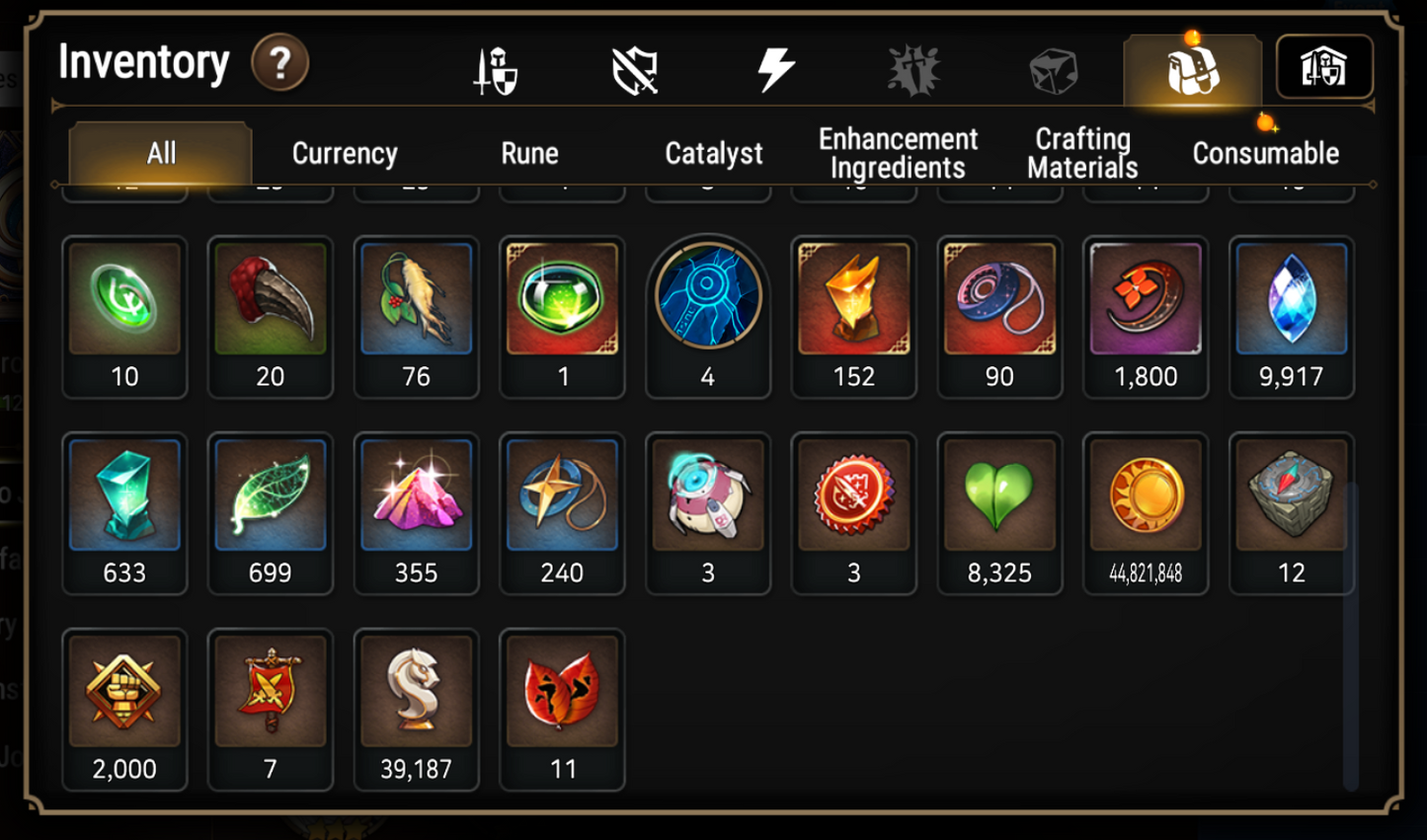Open the Consumable tab
This screenshot has width=1427, height=840.
tap(1265, 153)
